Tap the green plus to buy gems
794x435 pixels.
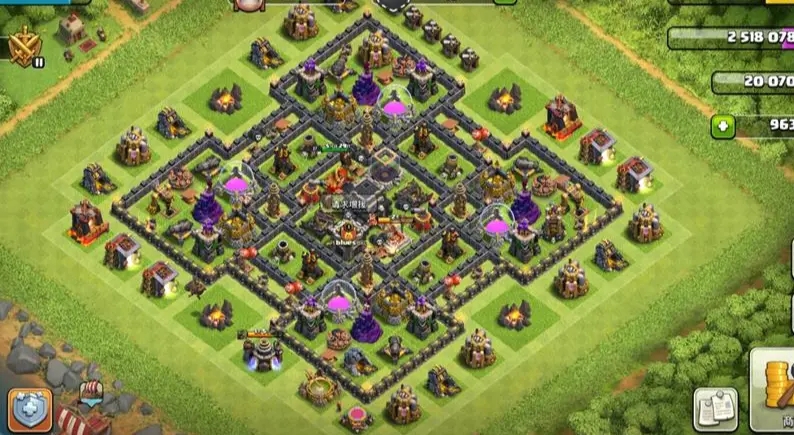click(724, 127)
